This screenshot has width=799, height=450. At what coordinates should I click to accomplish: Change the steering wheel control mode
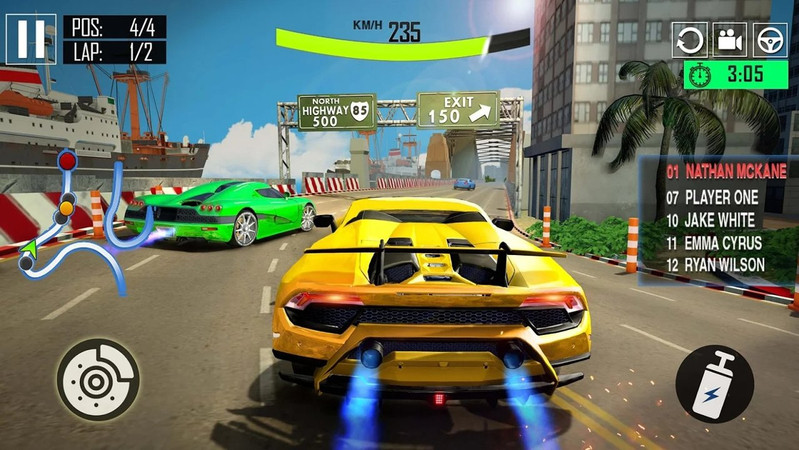[x=770, y=40]
